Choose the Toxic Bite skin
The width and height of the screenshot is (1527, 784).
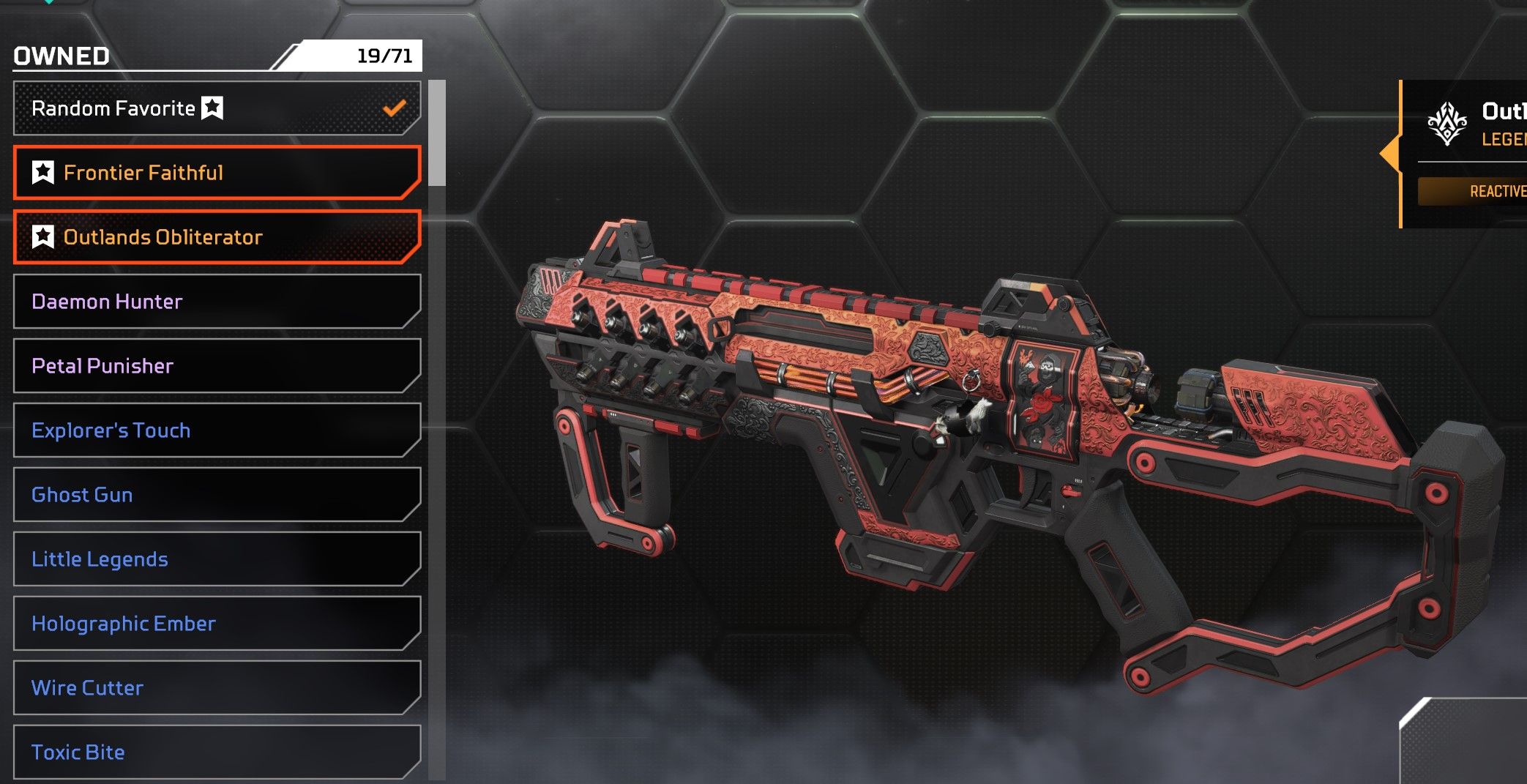pos(217,753)
